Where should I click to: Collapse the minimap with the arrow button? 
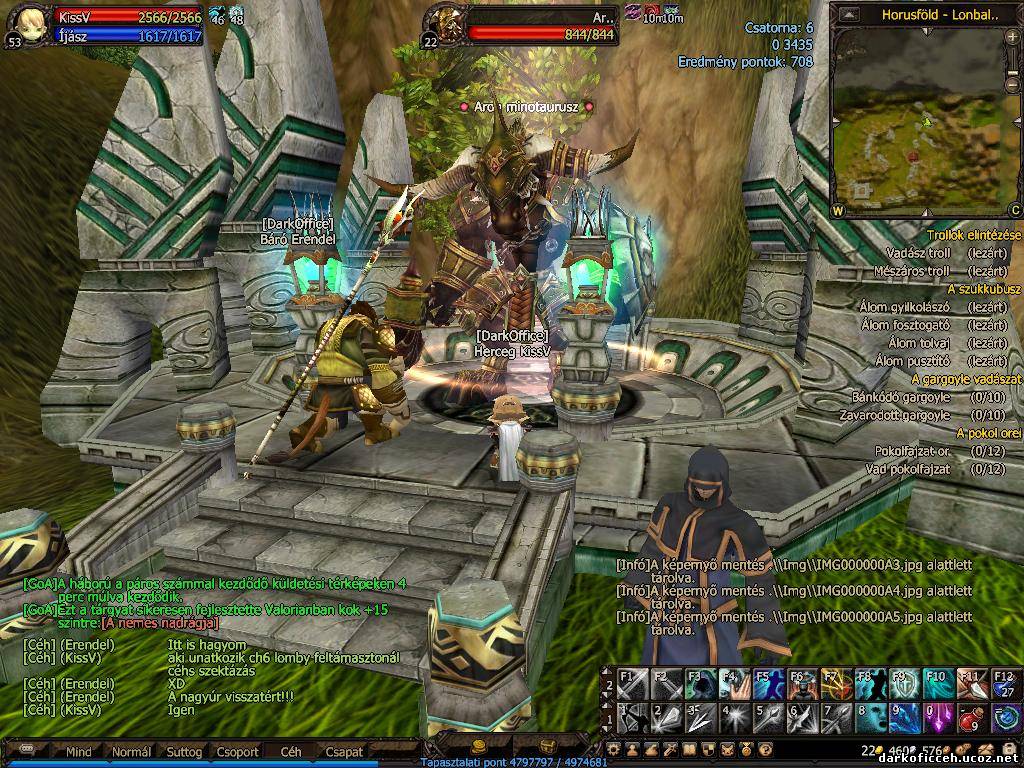tap(848, 15)
